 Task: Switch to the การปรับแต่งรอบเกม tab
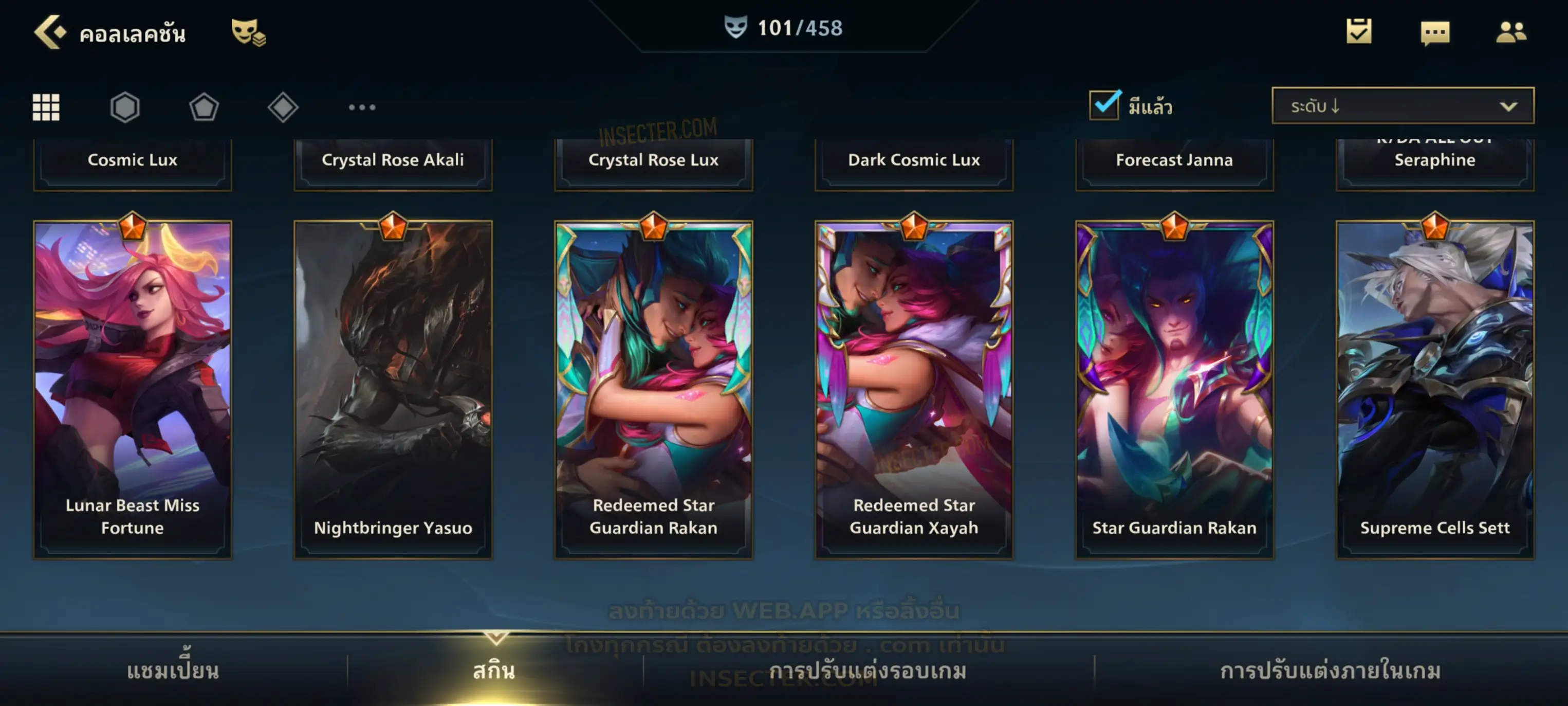click(x=868, y=671)
